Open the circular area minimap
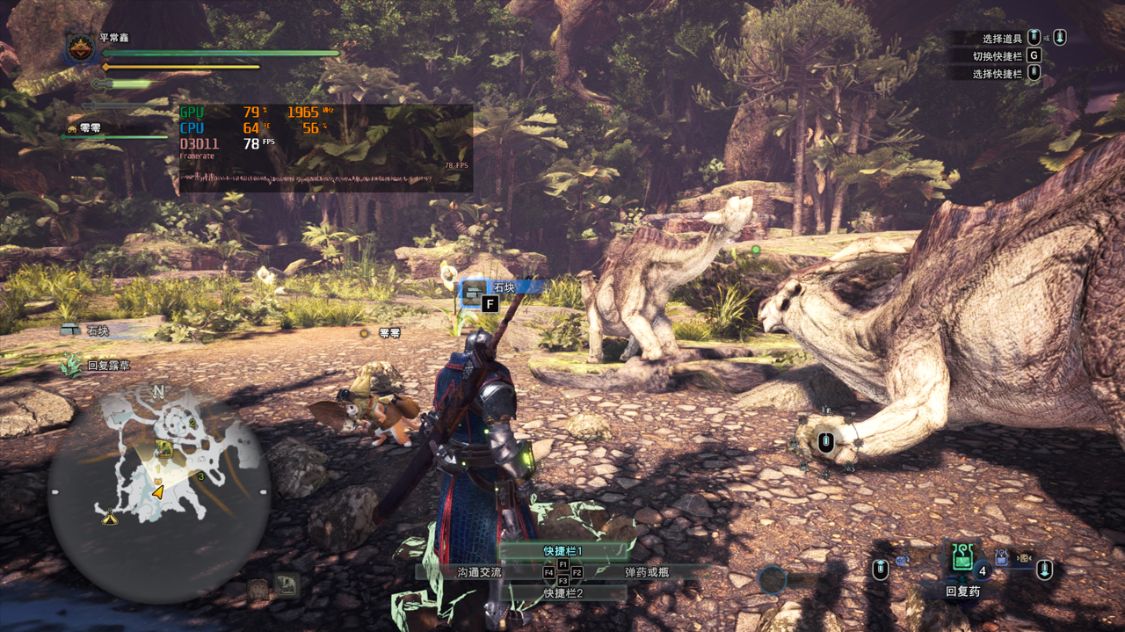This screenshot has width=1125, height=632. pyautogui.click(x=159, y=482)
